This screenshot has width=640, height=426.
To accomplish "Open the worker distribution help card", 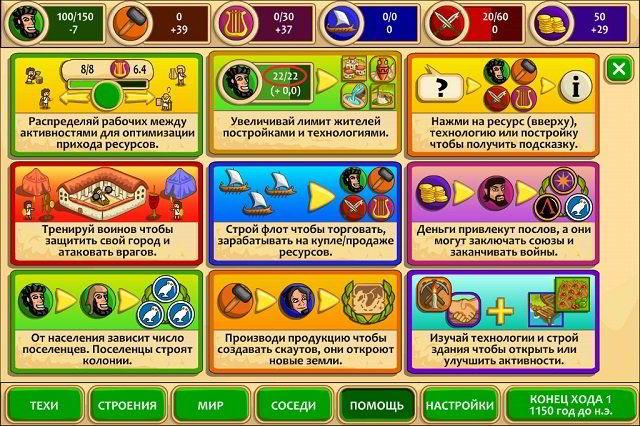I will point(103,102).
